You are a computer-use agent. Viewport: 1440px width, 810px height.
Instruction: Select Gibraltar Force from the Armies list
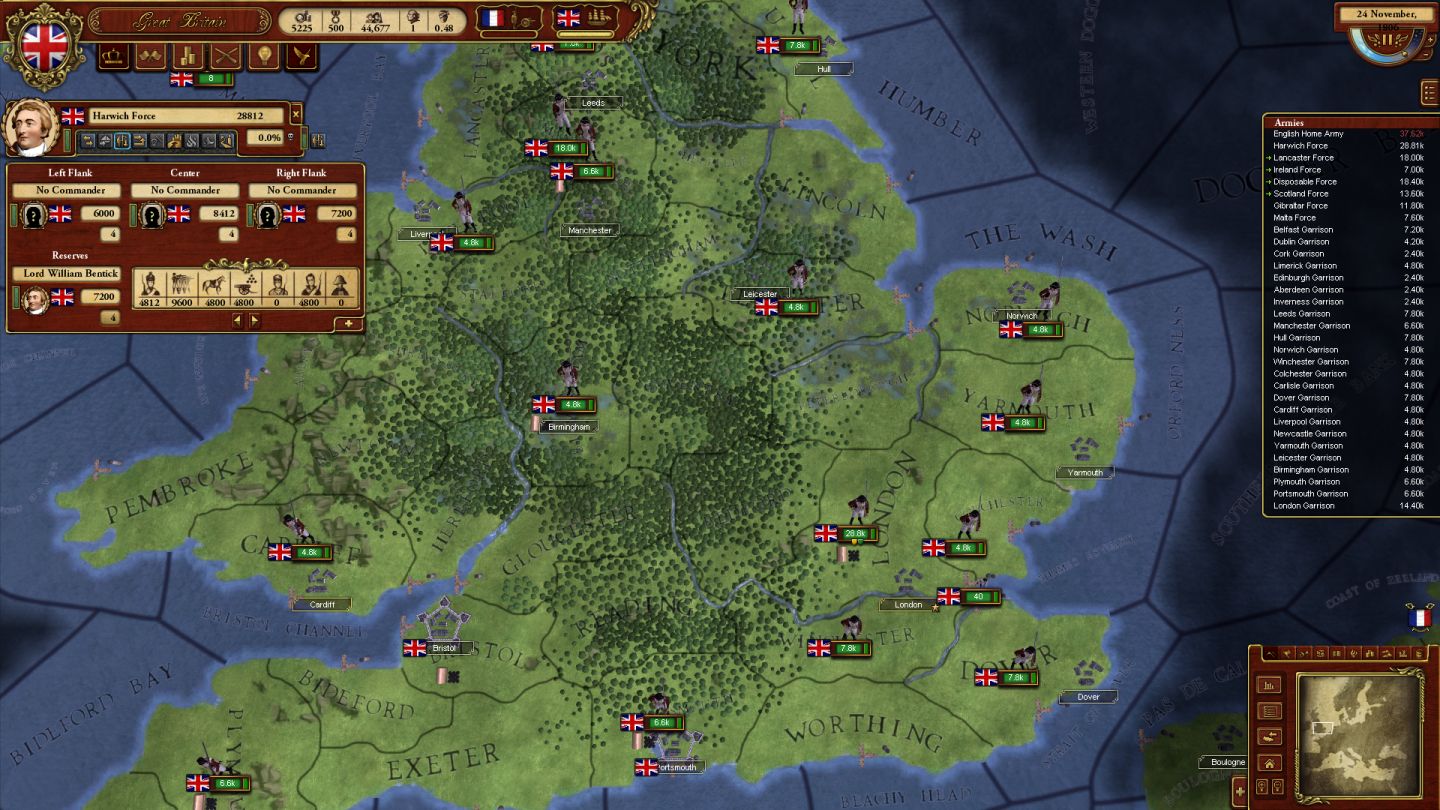tap(1300, 206)
